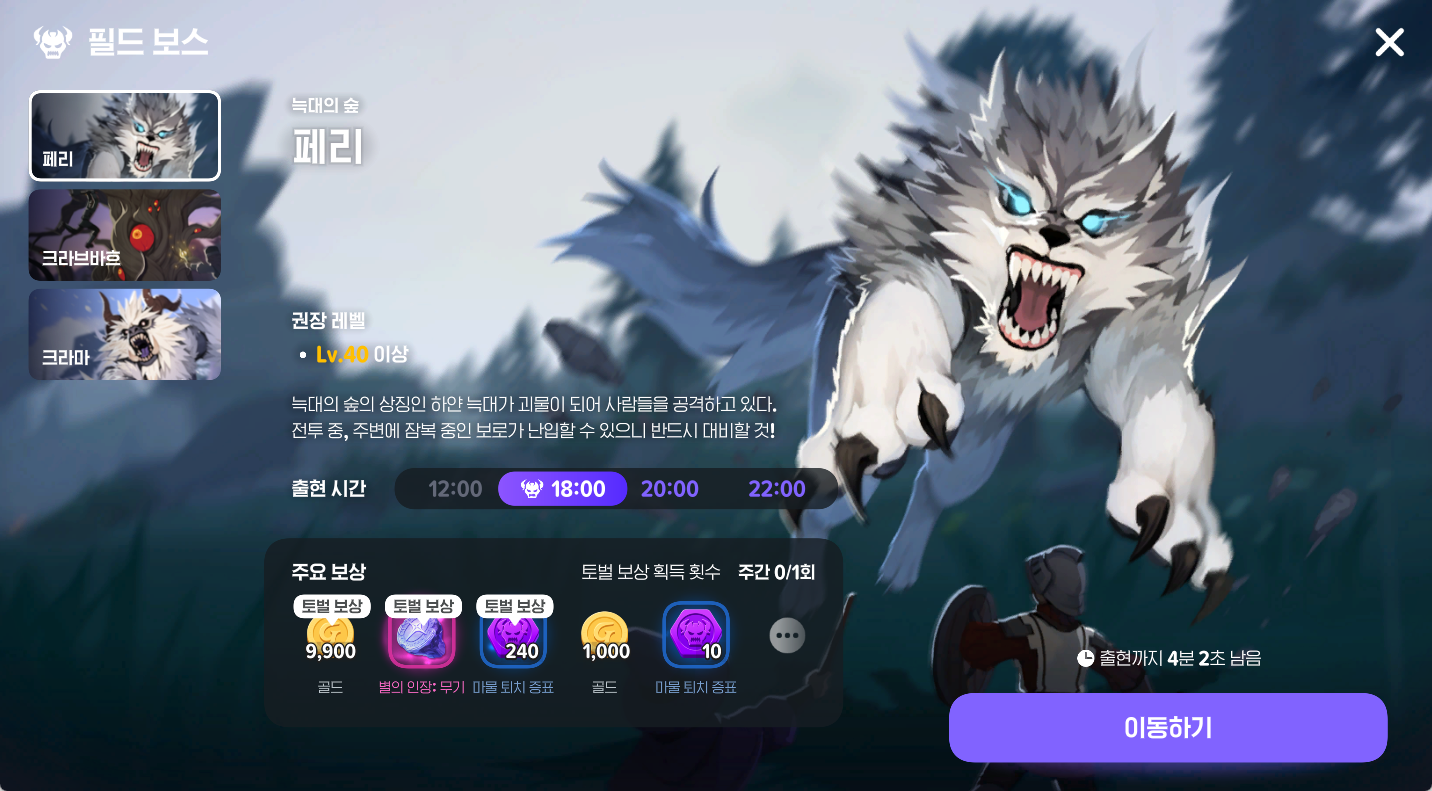Click the 주간 0/1회 weekly counter
This screenshot has height=791, width=1432.
[x=775, y=571]
